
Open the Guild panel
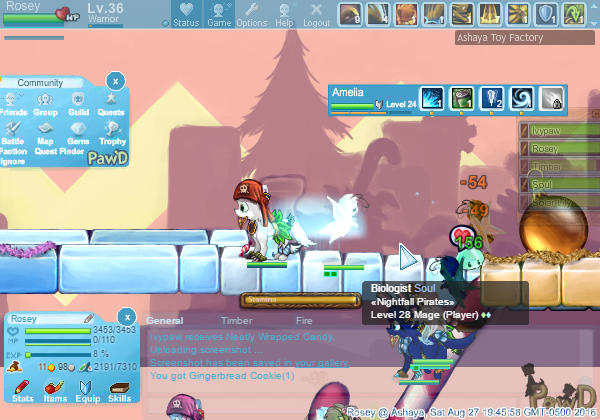(79, 105)
